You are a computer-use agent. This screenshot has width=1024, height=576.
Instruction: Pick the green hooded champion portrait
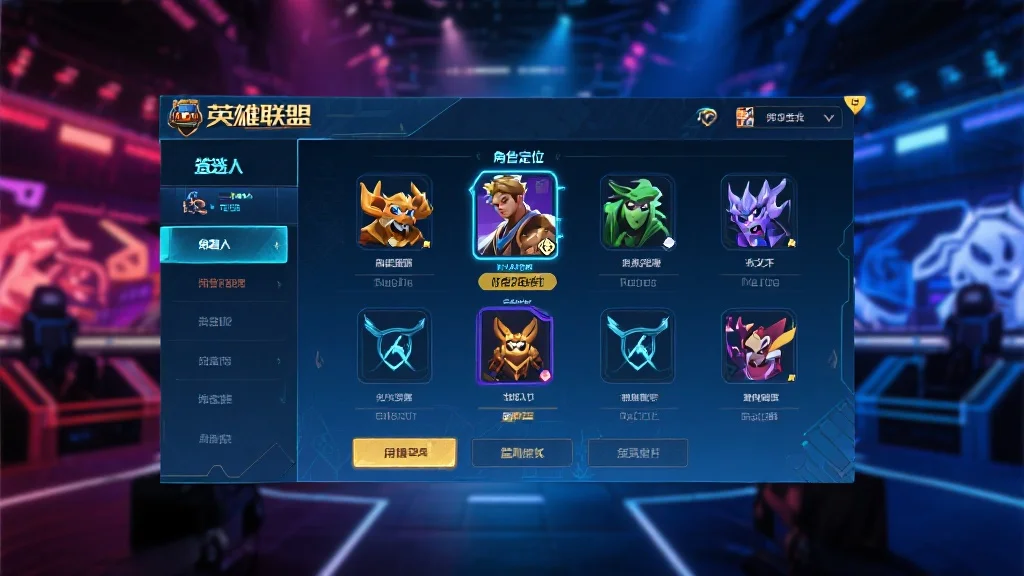click(637, 212)
